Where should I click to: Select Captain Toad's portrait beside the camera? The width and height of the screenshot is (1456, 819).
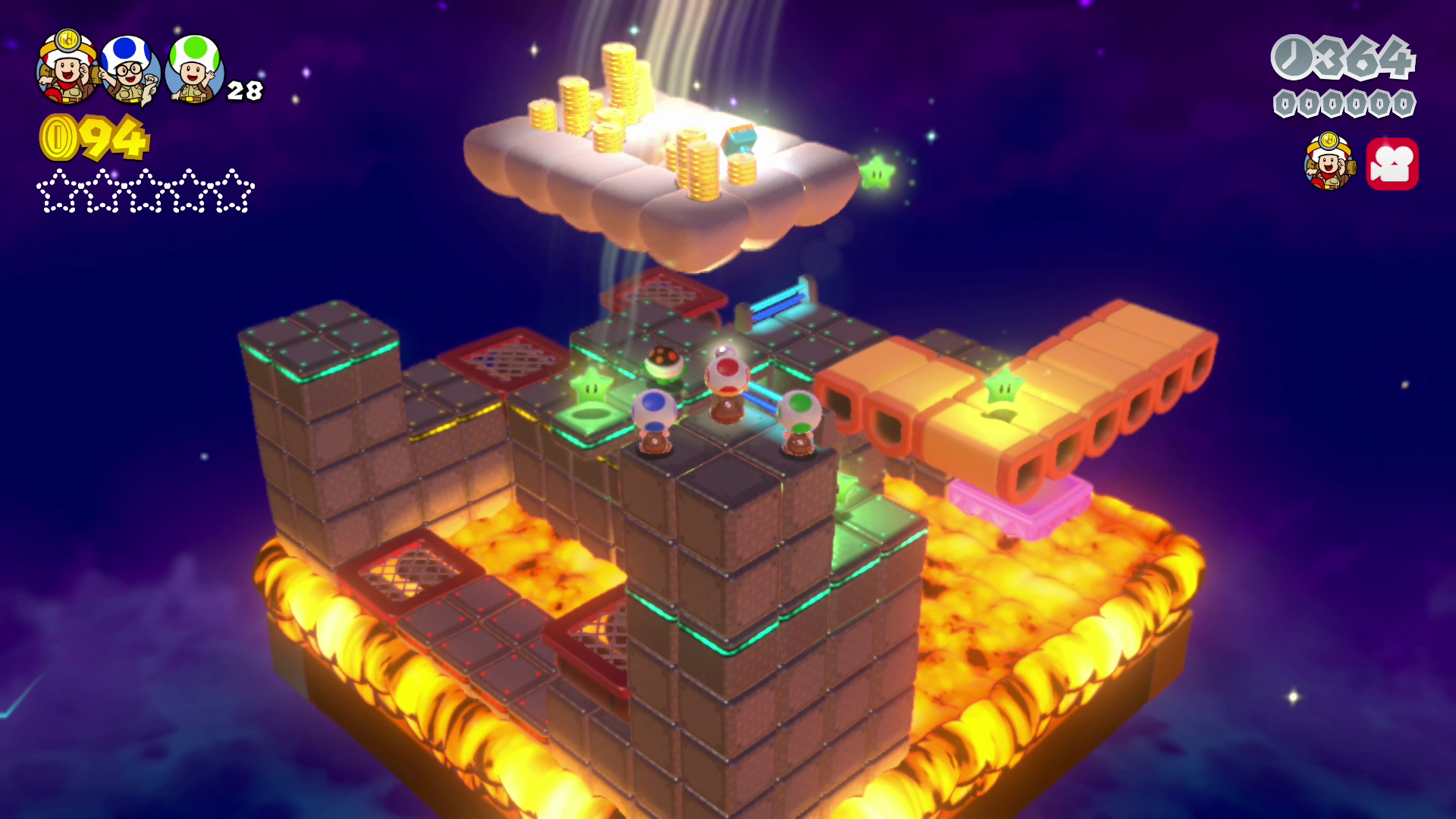tap(1329, 162)
